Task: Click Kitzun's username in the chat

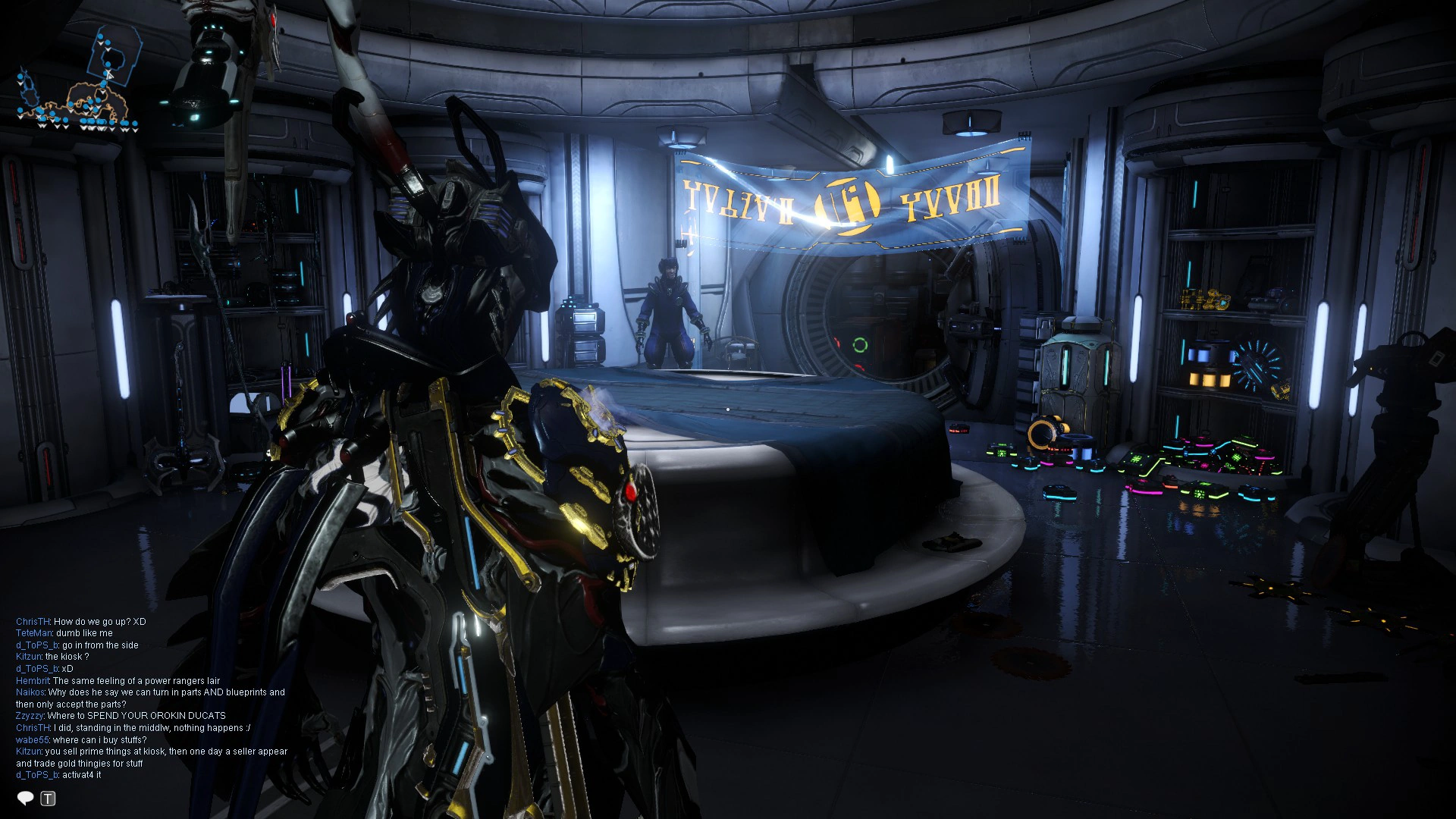Action: click(30, 657)
